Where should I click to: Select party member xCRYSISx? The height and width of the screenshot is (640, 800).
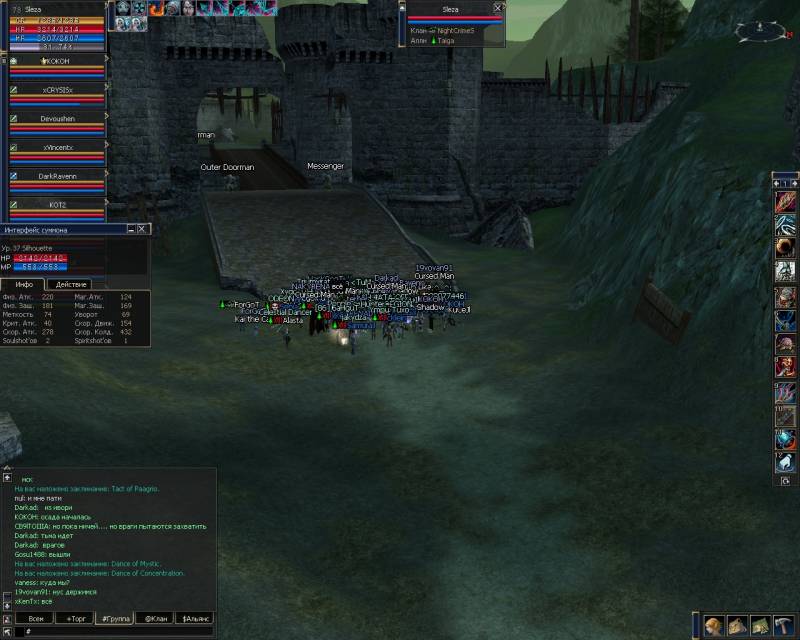point(57,90)
